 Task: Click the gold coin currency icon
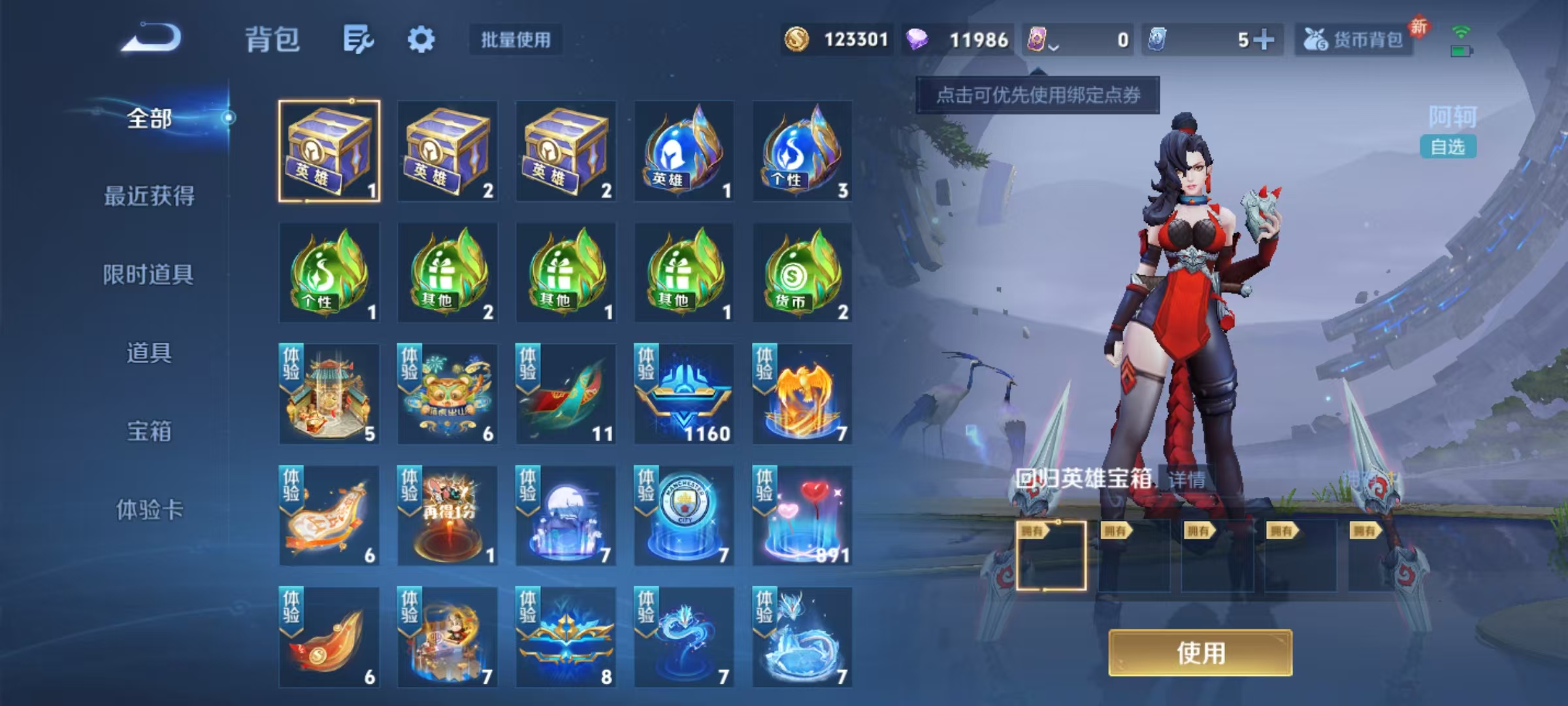click(796, 41)
